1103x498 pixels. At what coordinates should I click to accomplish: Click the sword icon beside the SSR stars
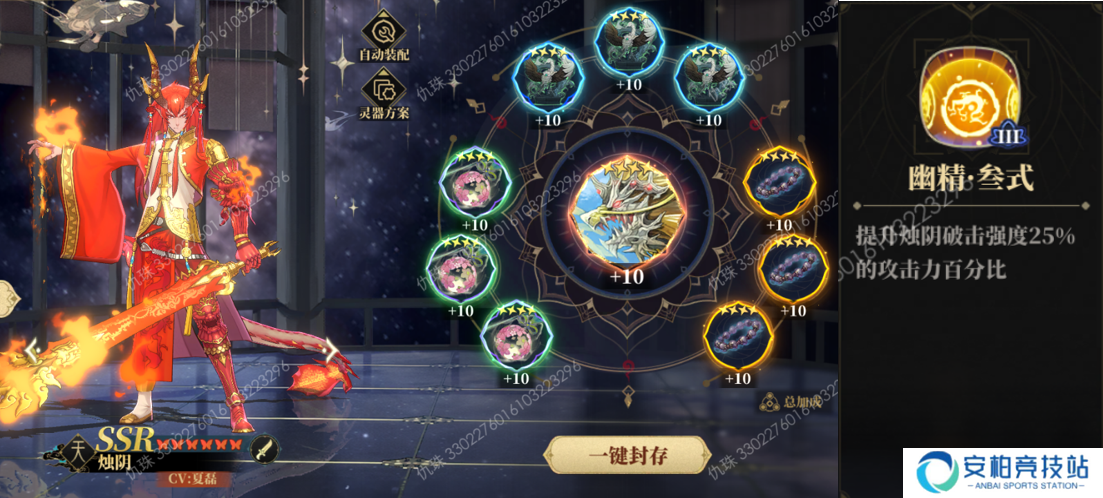[x=262, y=448]
